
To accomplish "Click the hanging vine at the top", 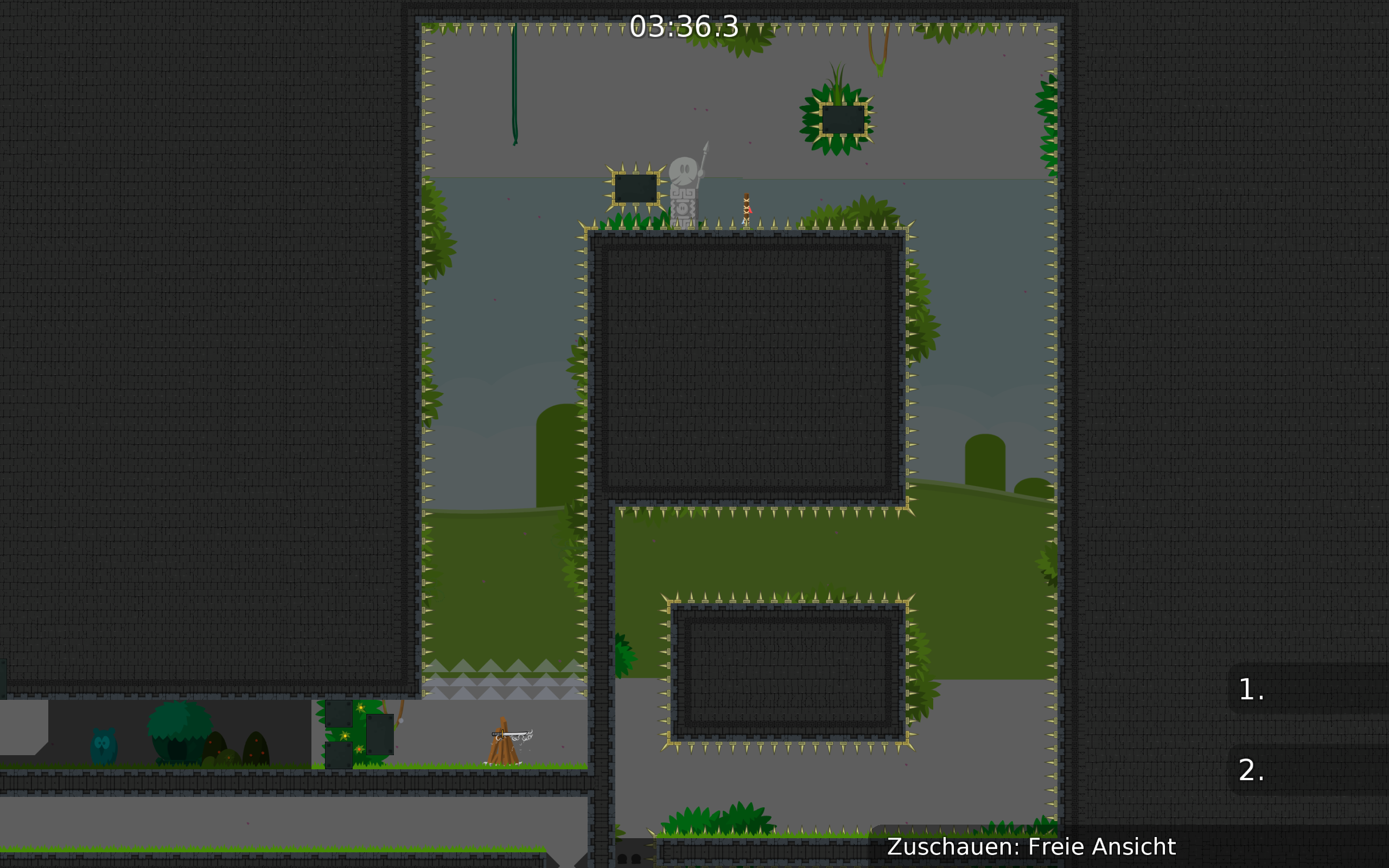I will 516,86.
